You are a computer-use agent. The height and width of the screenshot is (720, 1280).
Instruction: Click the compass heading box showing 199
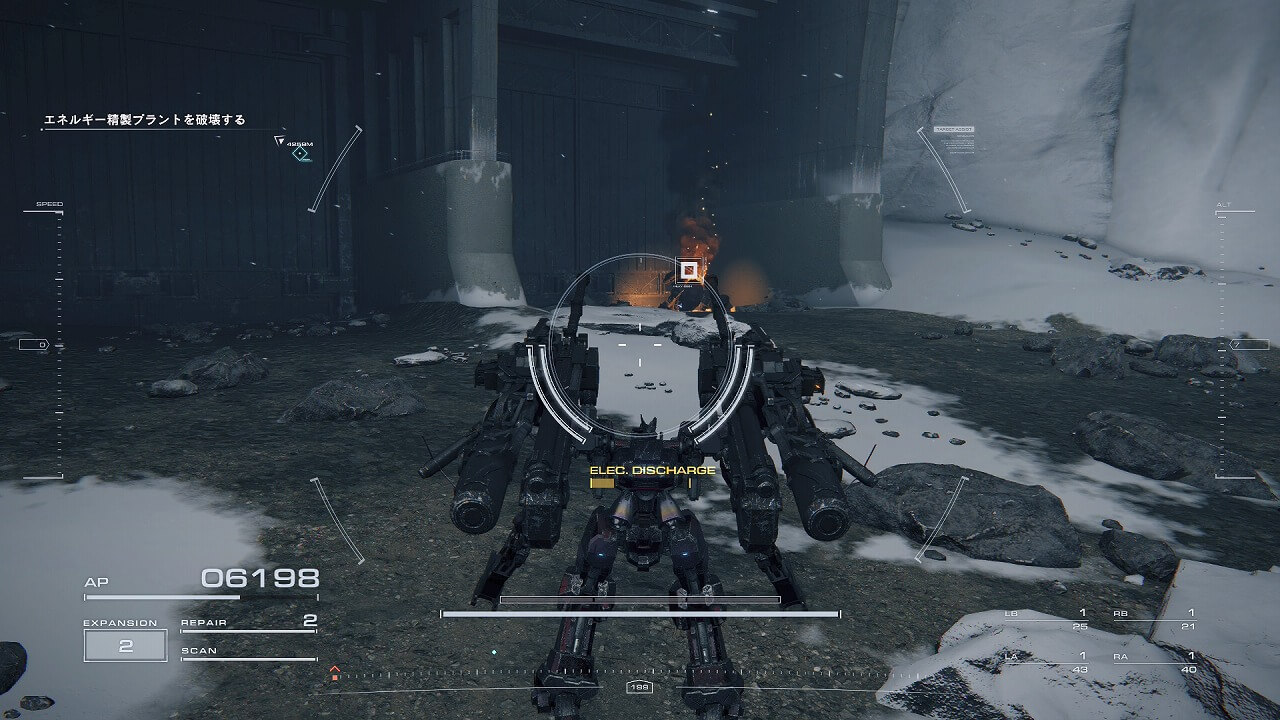tap(638, 687)
